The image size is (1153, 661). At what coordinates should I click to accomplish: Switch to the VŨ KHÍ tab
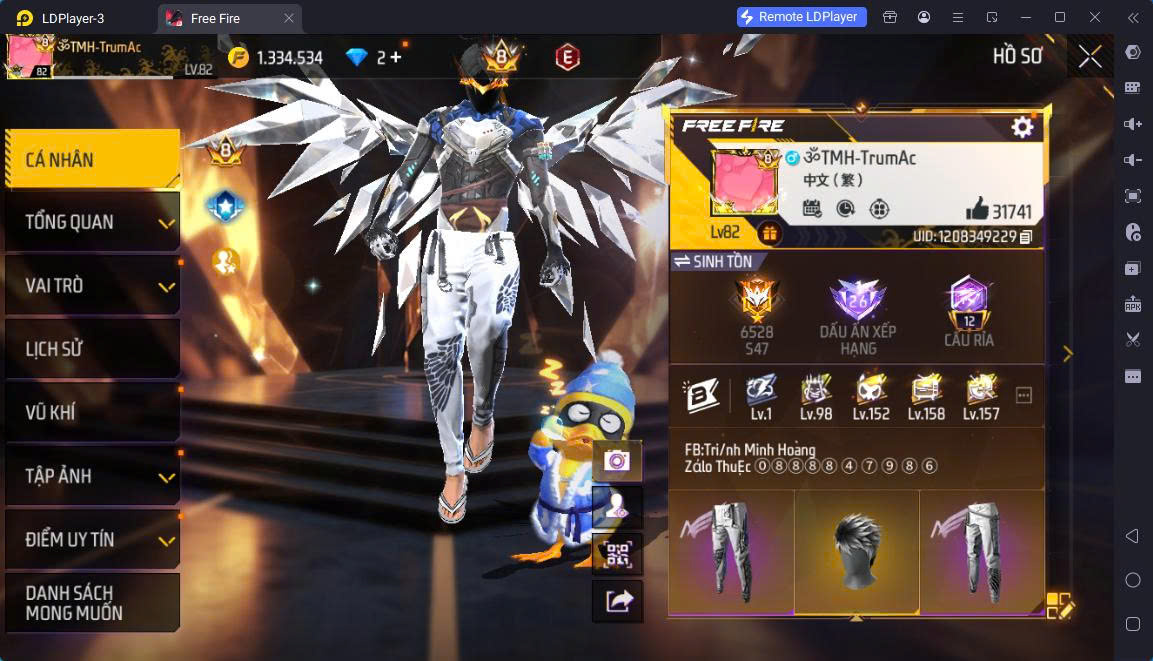(x=92, y=413)
